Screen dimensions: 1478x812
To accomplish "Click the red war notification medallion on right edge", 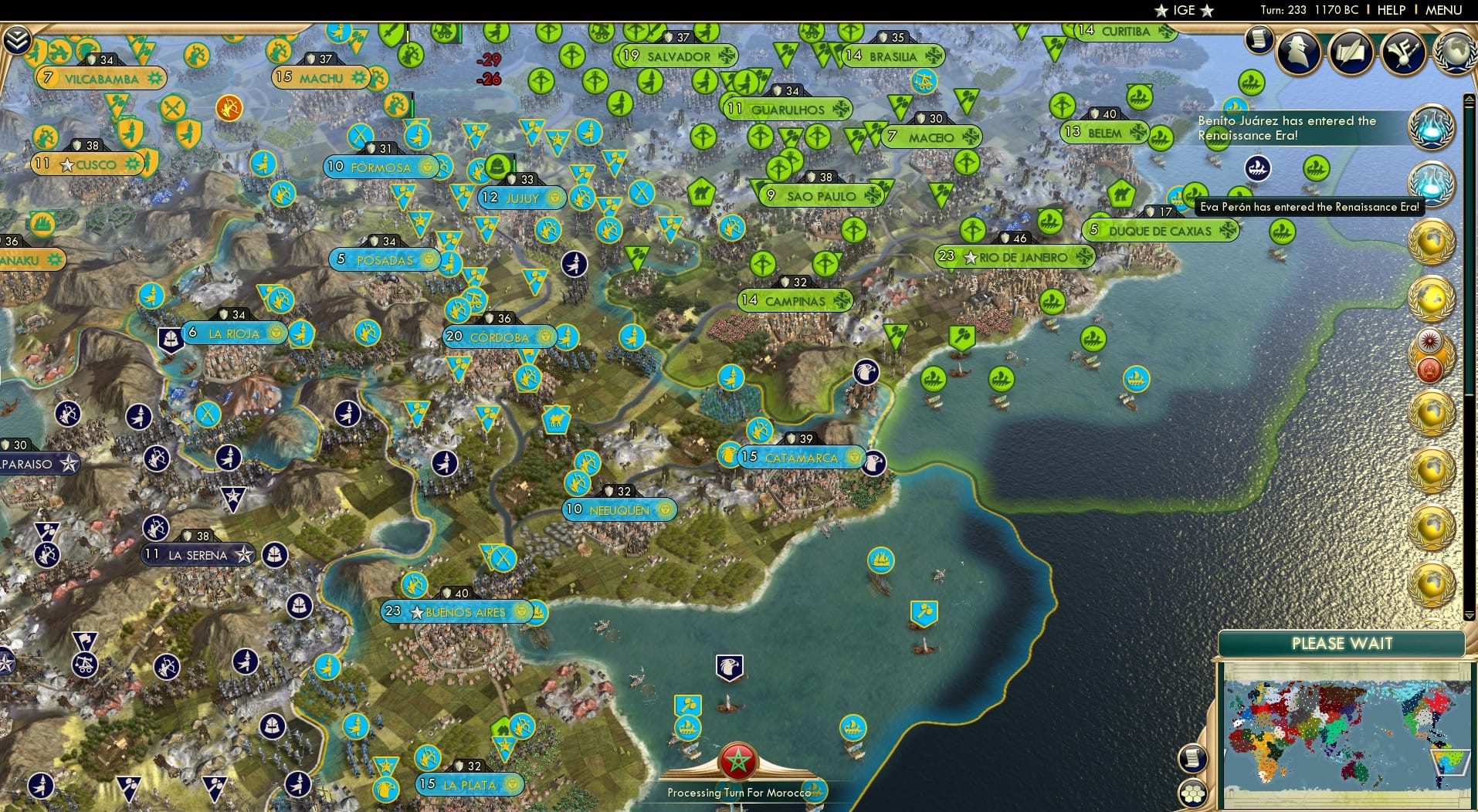I will tap(1430, 369).
